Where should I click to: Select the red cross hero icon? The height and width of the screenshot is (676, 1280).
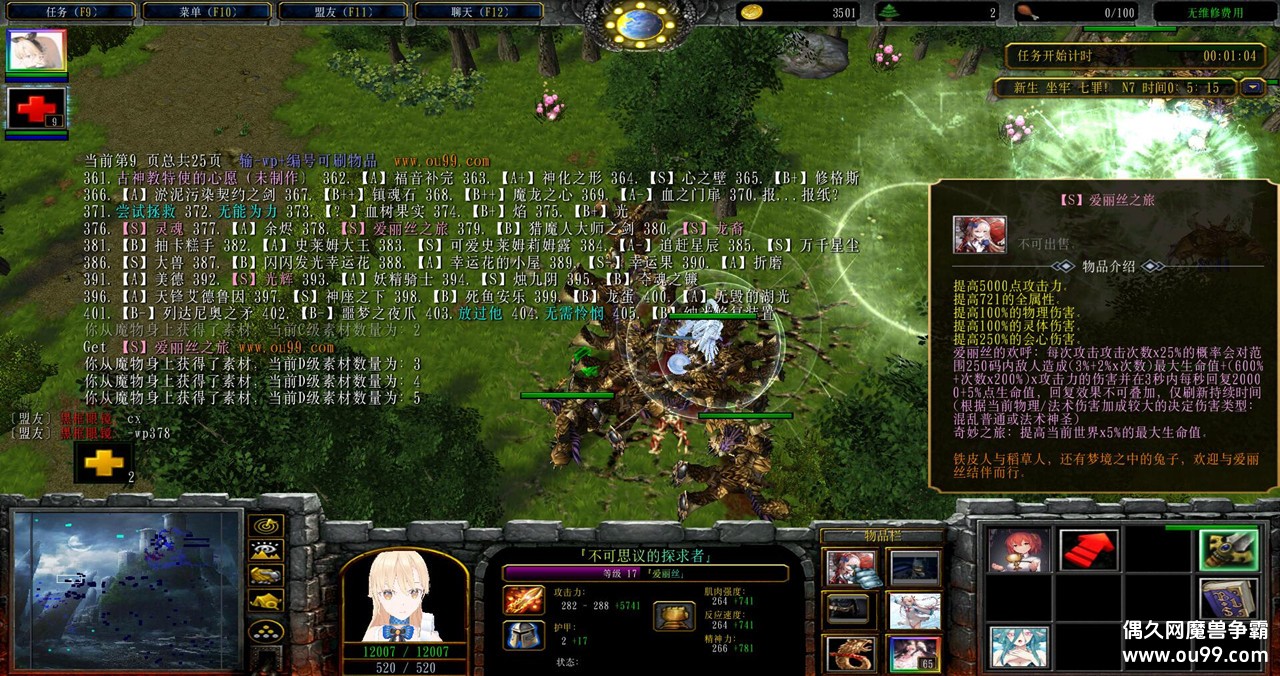[36, 108]
